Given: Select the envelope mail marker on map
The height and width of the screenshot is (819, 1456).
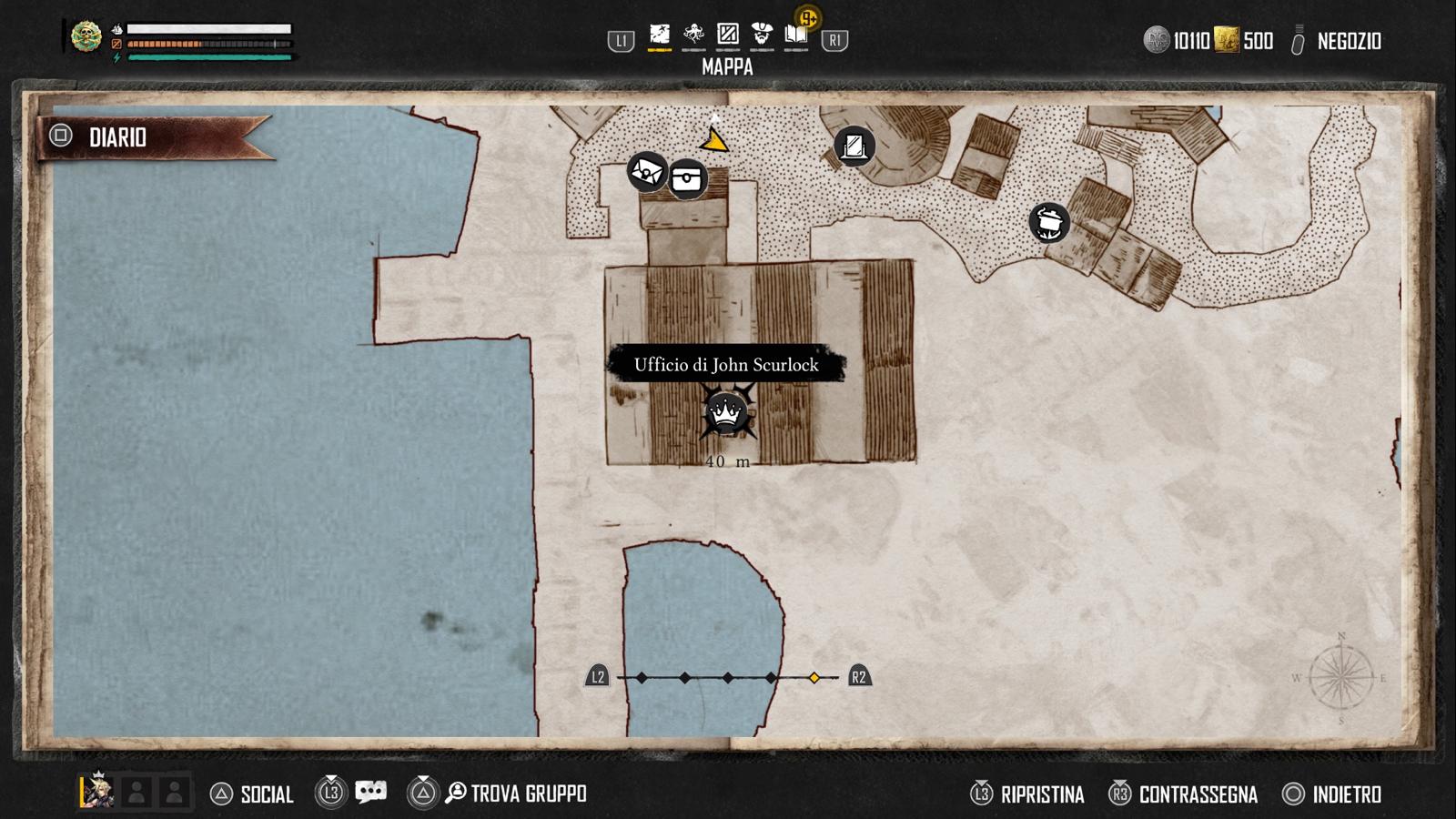Looking at the screenshot, I should (646, 171).
